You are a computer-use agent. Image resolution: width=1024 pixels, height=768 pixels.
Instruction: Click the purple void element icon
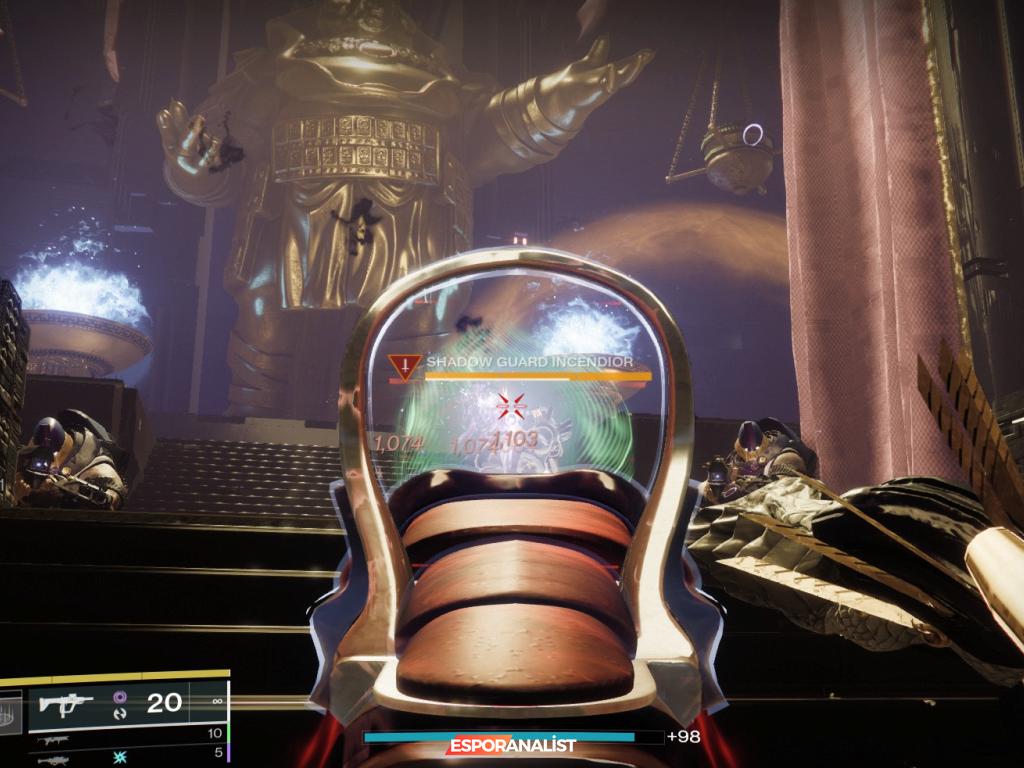(x=120, y=696)
